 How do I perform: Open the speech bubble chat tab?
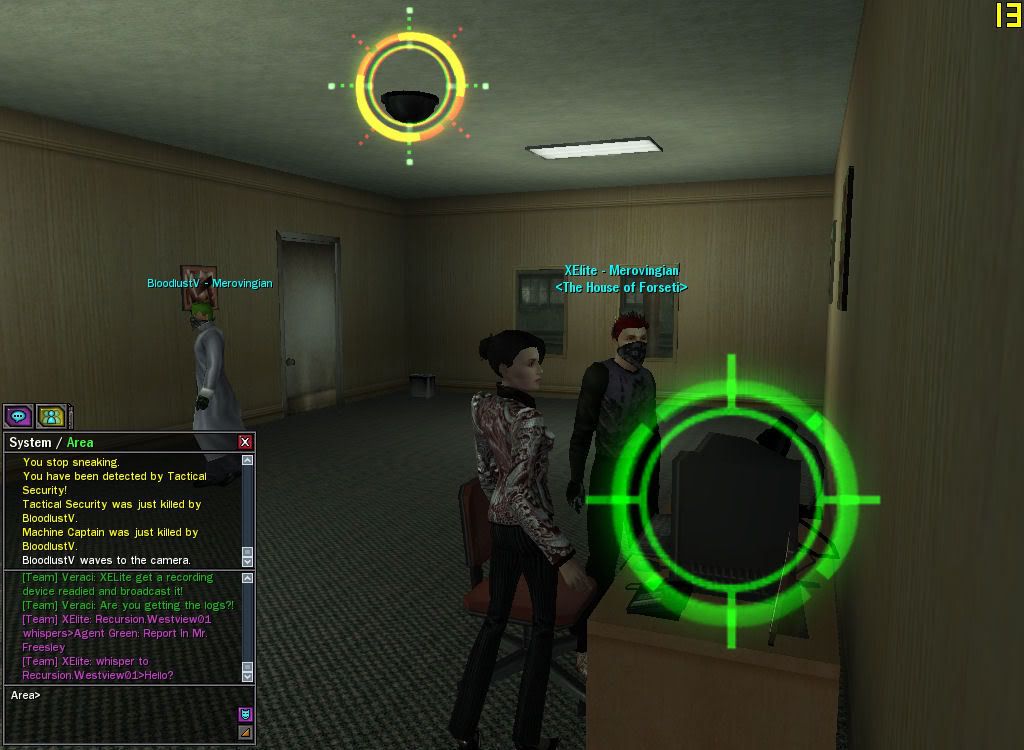[x=18, y=416]
